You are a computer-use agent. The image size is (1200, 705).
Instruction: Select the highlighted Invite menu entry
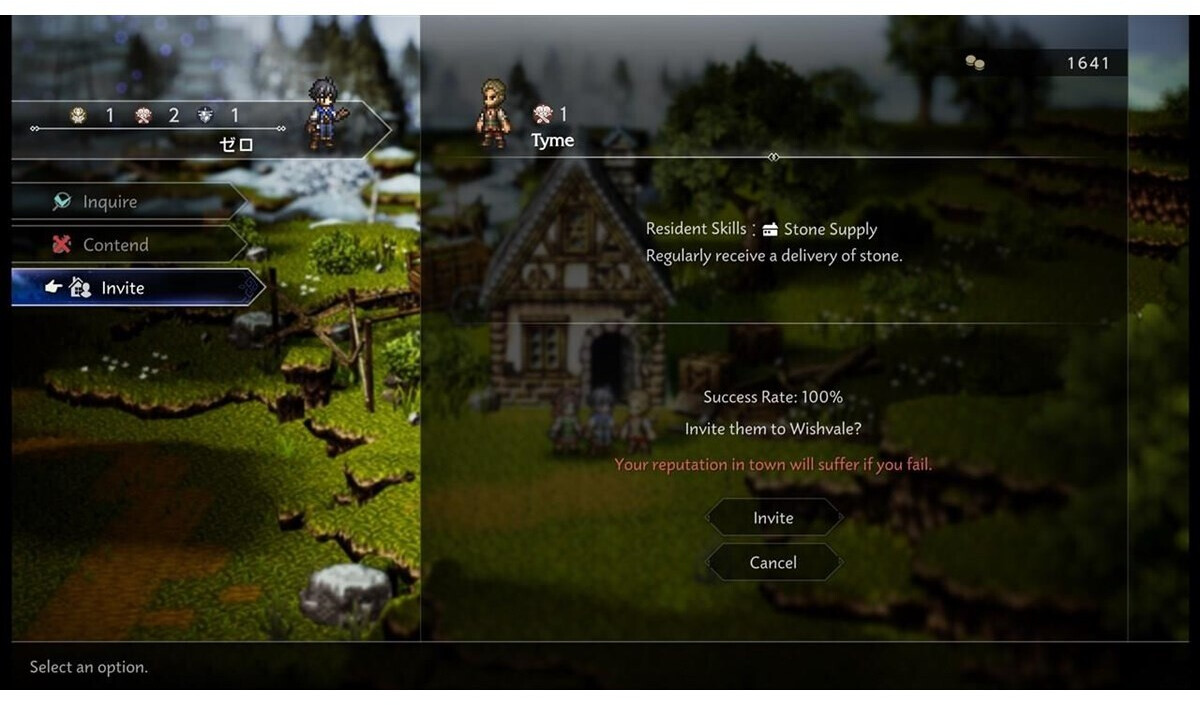click(x=123, y=288)
